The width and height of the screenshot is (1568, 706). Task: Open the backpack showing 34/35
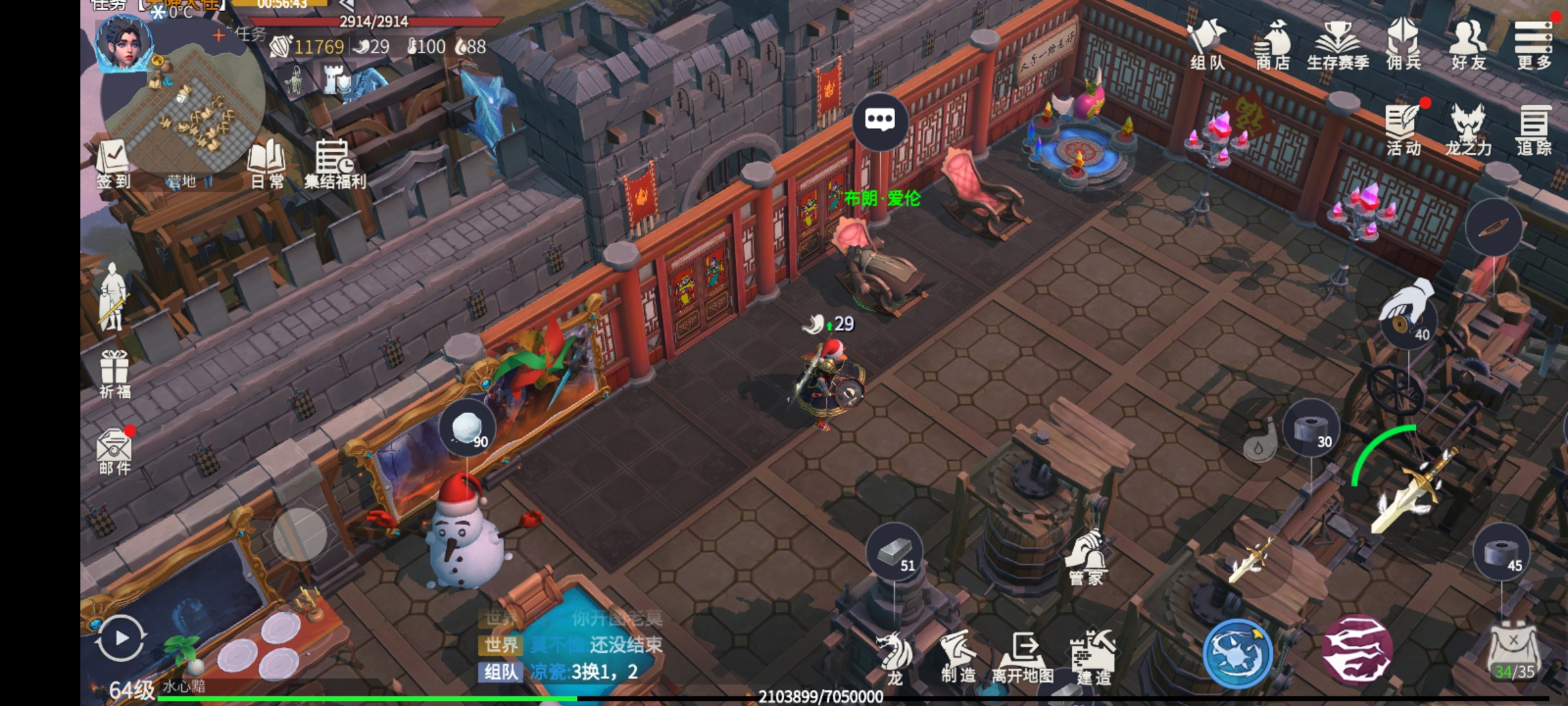tap(1513, 654)
